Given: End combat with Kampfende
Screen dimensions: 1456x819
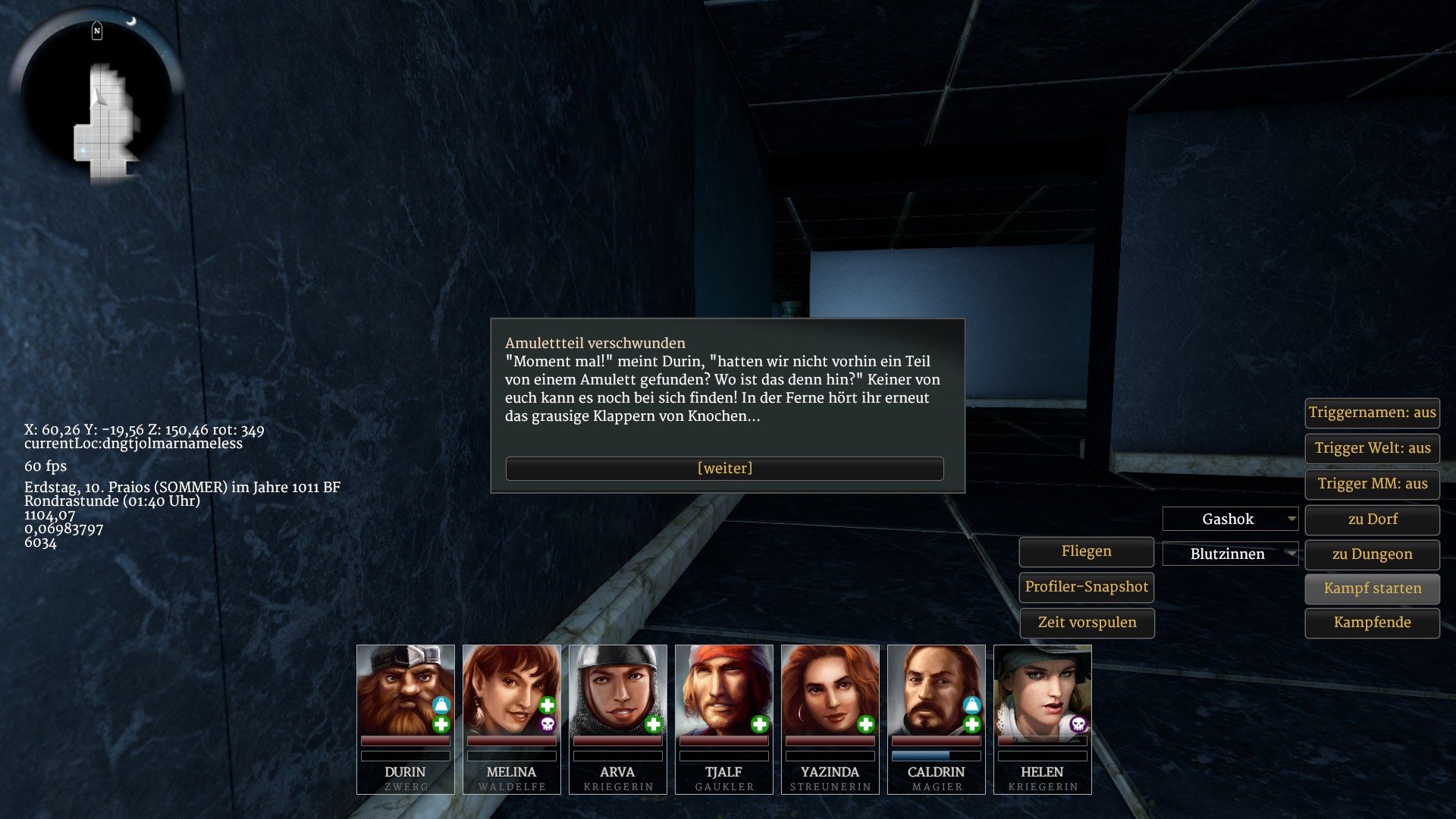Looking at the screenshot, I should (1372, 623).
